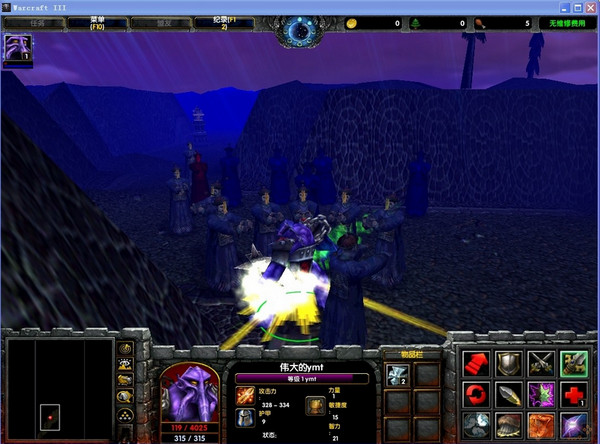Activate the Attack crossed swords command
The height and width of the screenshot is (444, 600).
(541, 365)
